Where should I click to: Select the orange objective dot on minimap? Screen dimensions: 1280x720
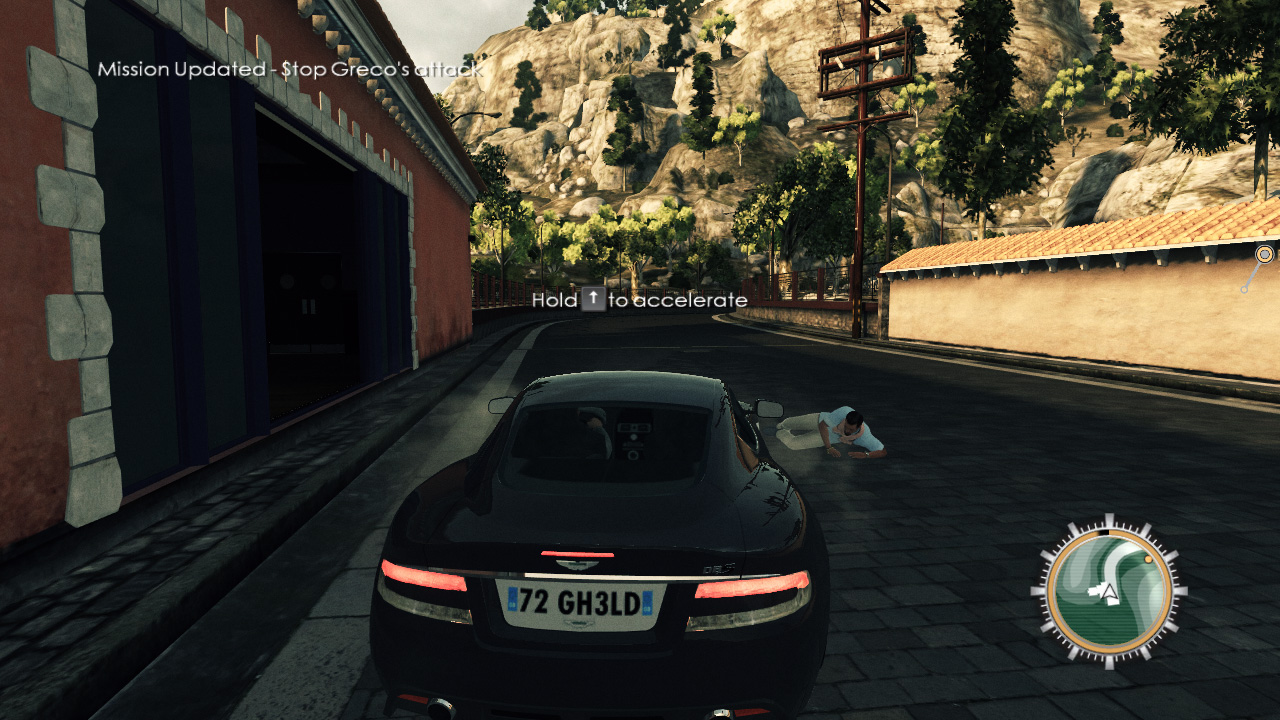[x=1149, y=560]
